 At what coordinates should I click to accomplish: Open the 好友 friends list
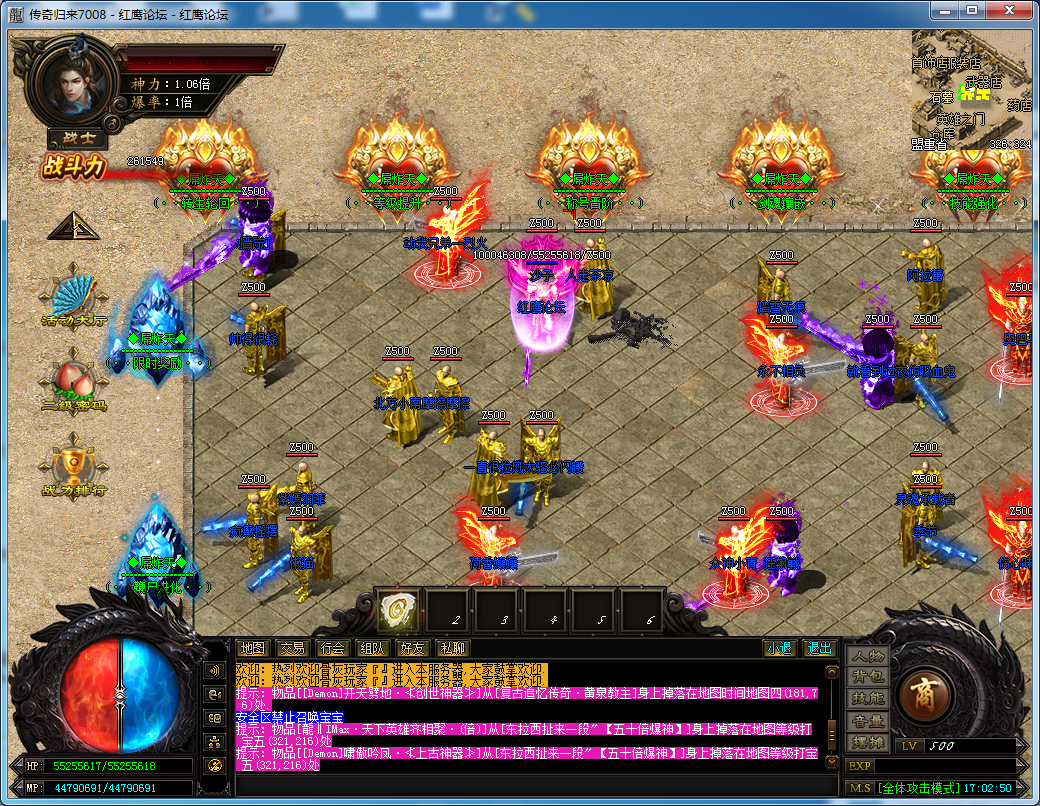coord(412,648)
